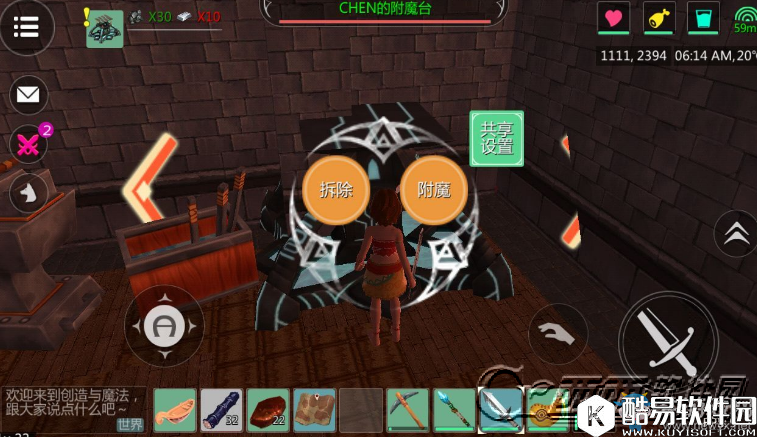Choose 拆除 to dismantle the enchanting table
Screen dimensions: 757x437
(x=336, y=190)
